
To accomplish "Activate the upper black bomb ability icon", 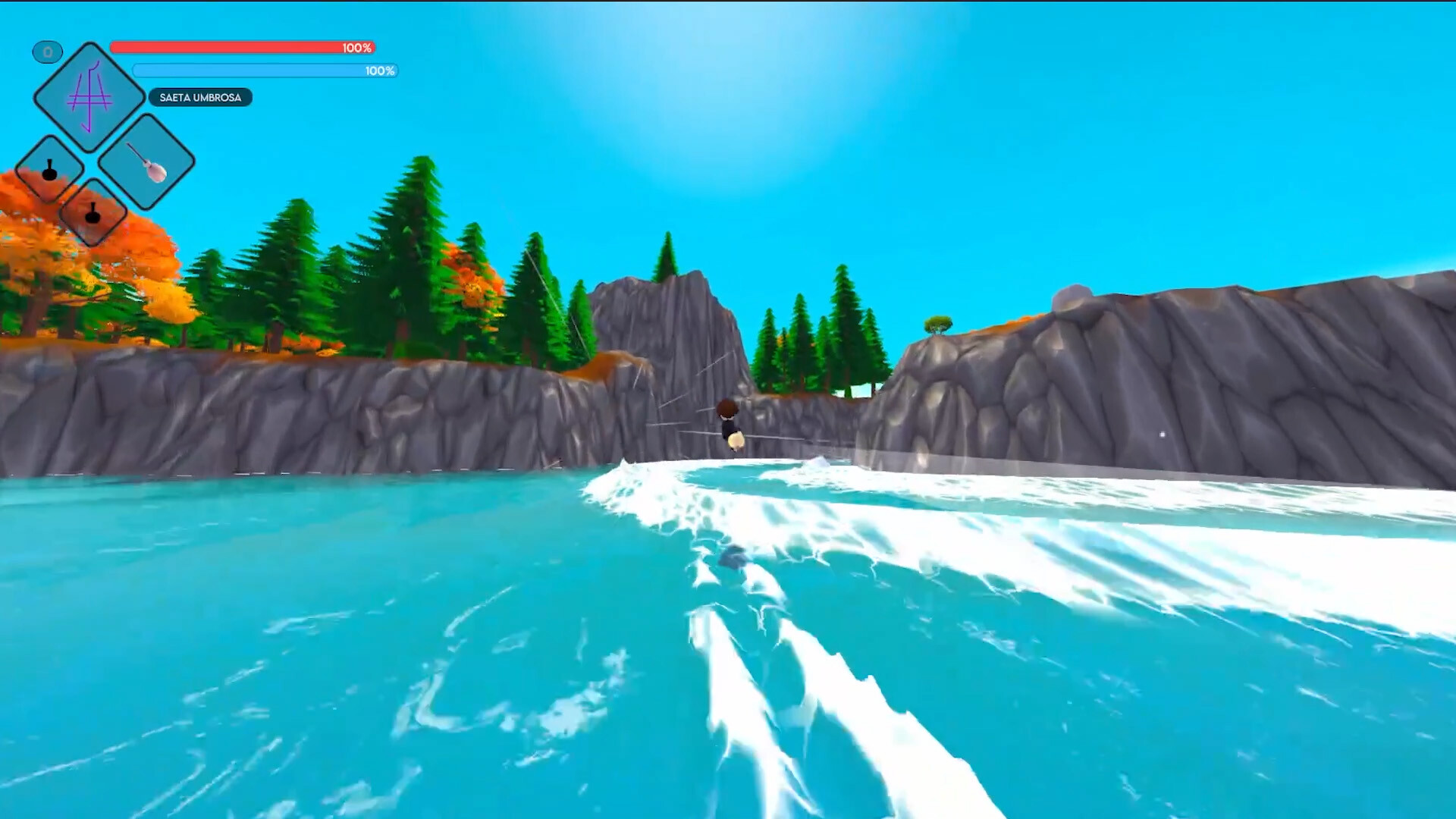I will point(49,169).
